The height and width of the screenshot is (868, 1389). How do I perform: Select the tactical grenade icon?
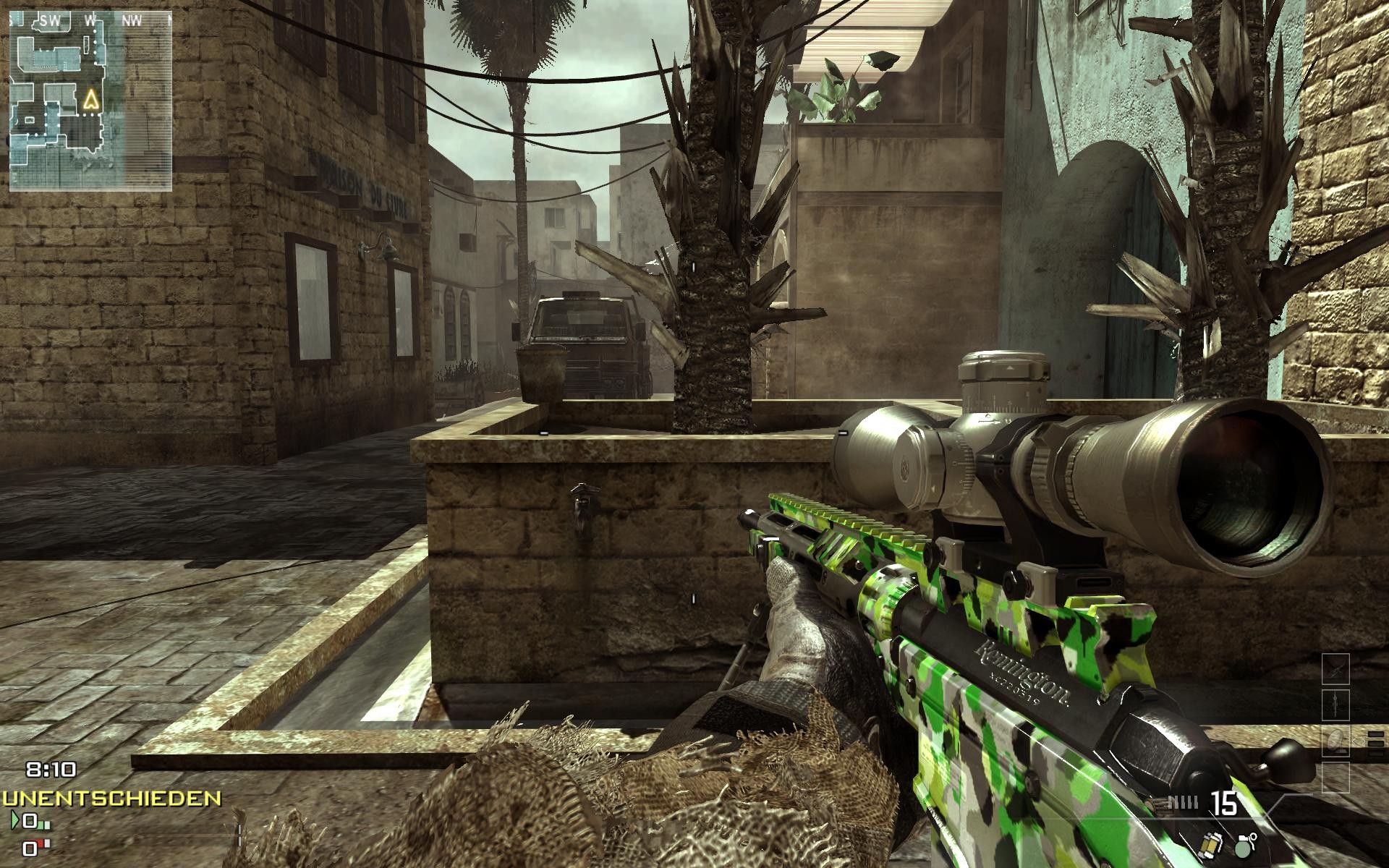(x=1212, y=845)
